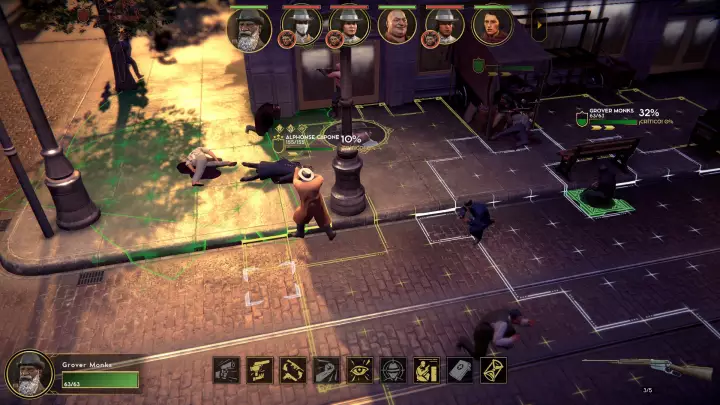Activate the take cover ability
The width and height of the screenshot is (720, 405).
[x=427, y=370]
